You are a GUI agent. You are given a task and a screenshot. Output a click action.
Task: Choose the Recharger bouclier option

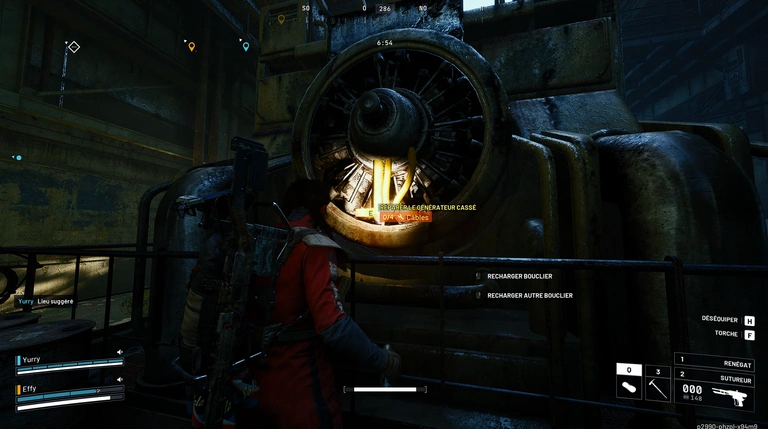(519, 276)
